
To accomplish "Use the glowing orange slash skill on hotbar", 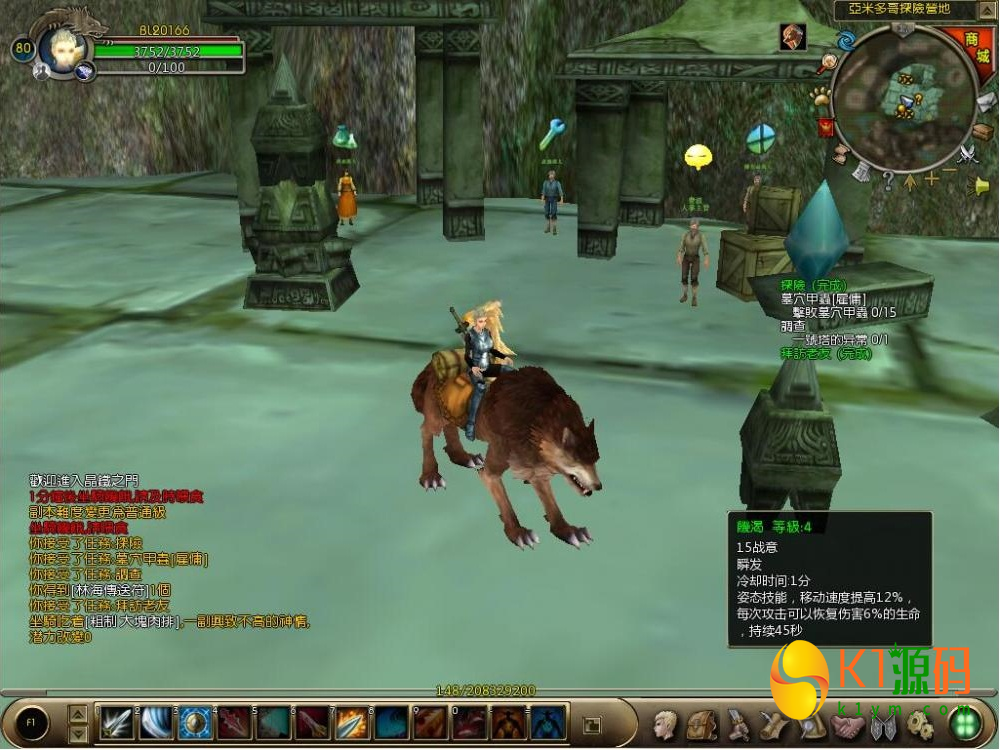I will 351,722.
